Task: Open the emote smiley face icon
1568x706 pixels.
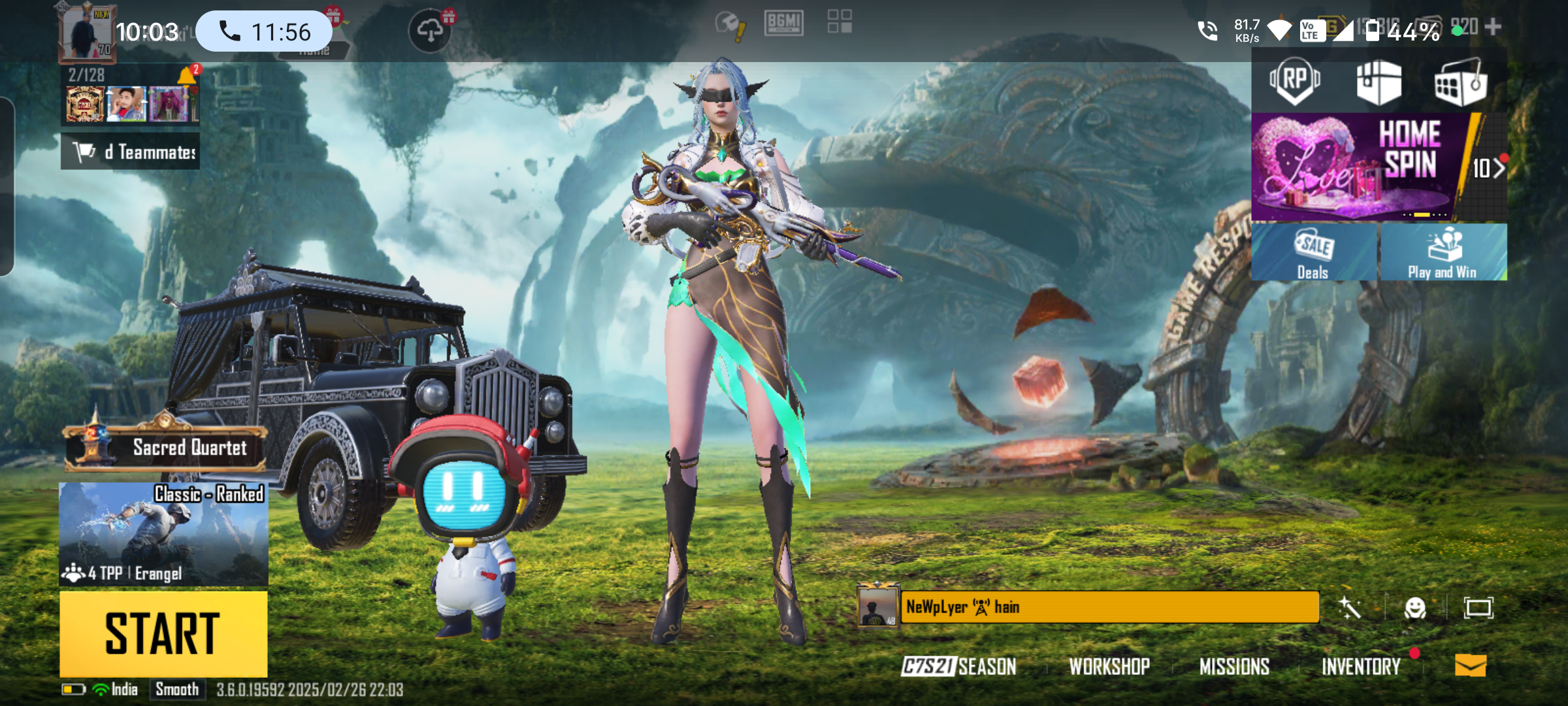Action: coord(1414,608)
